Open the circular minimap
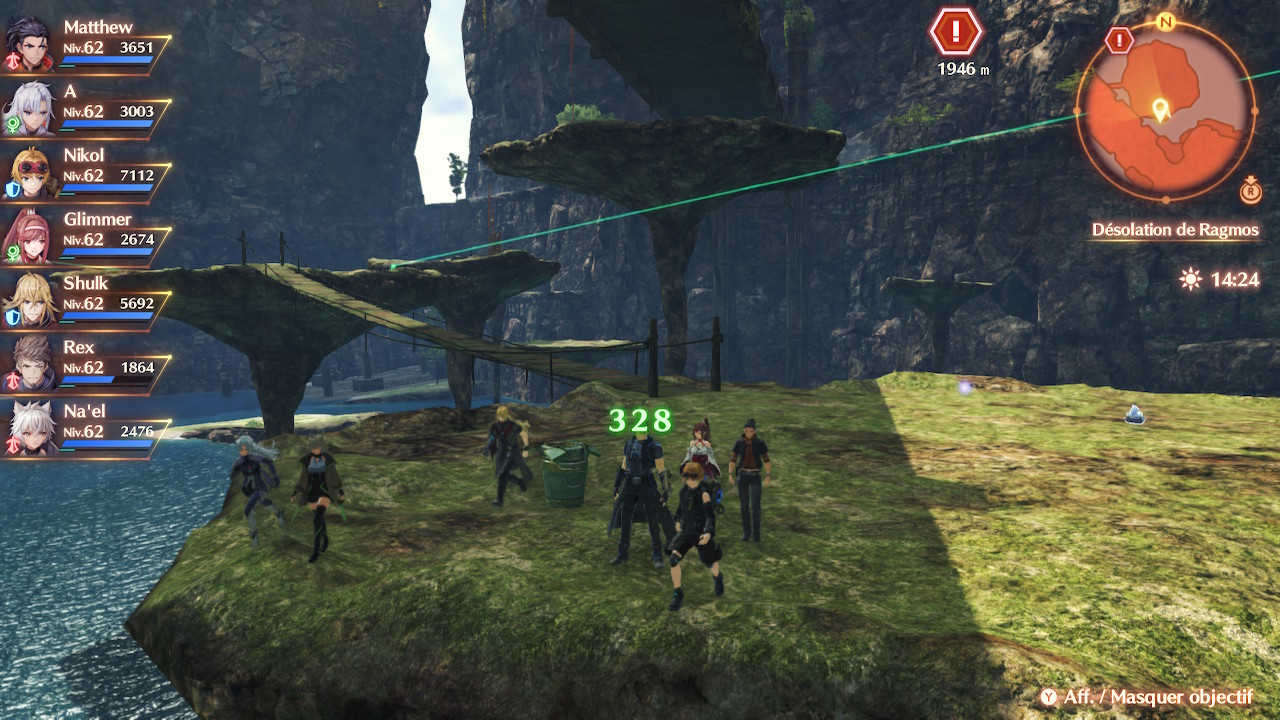This screenshot has height=720, width=1280. 1165,110
